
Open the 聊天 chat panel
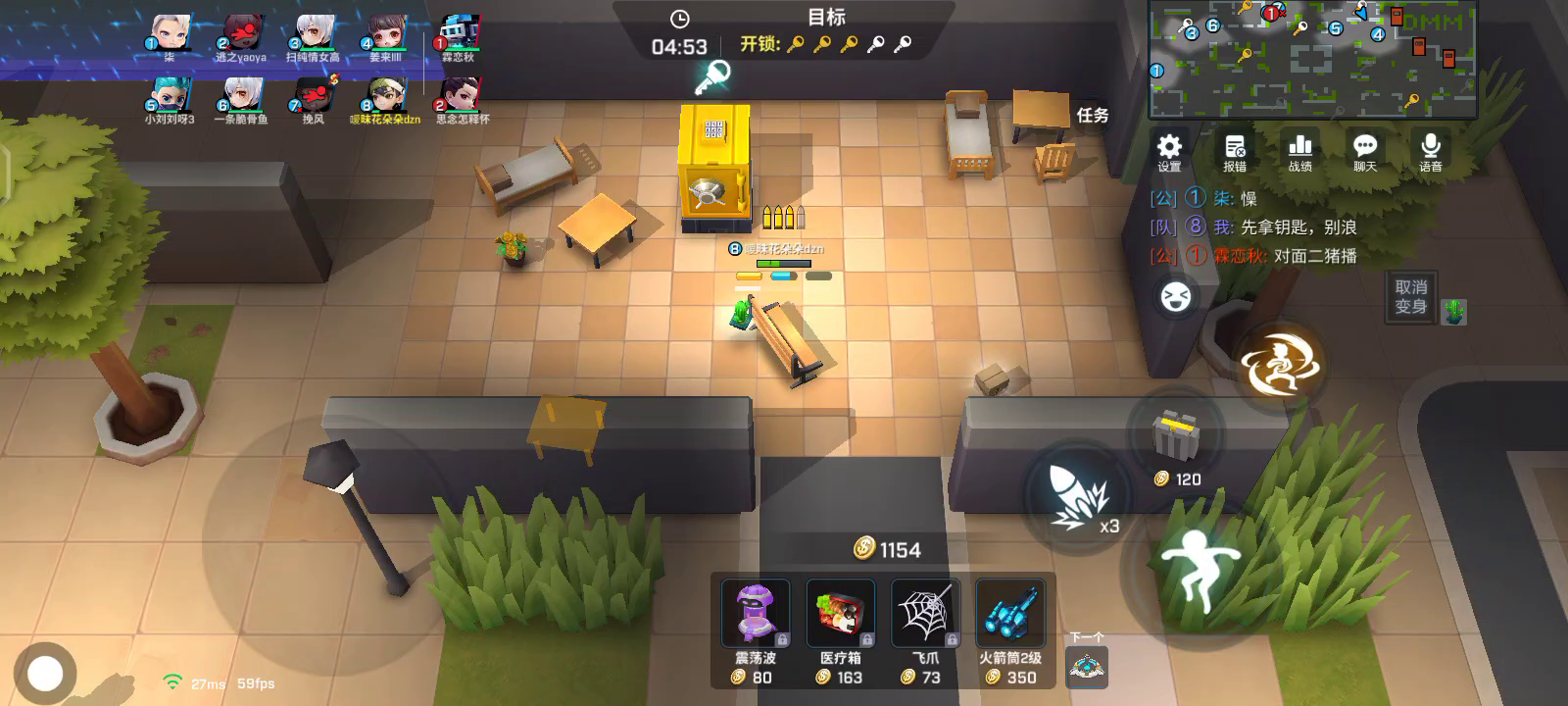click(x=1365, y=152)
